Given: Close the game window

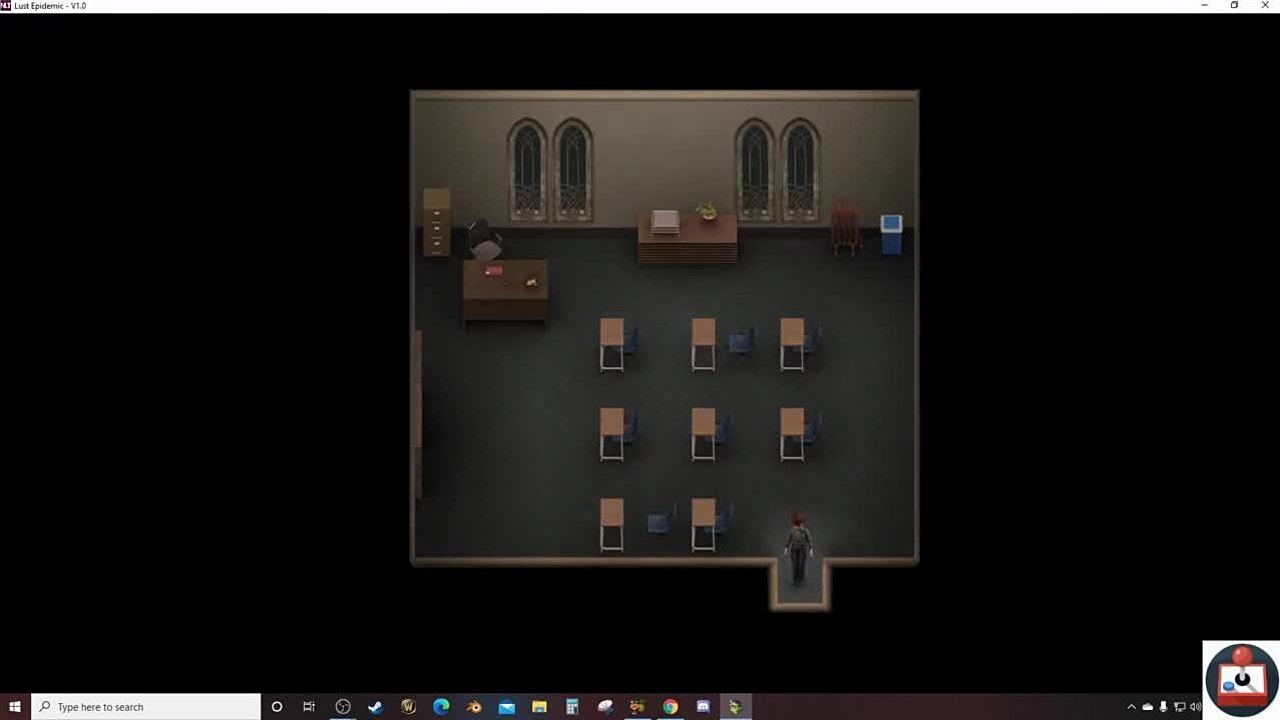Looking at the screenshot, I should [1264, 6].
